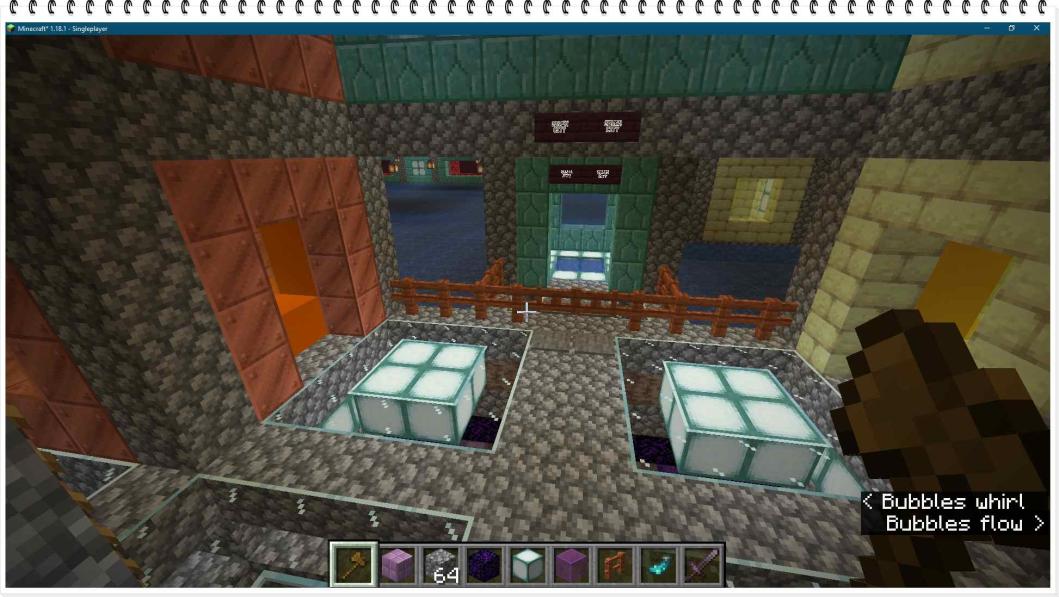
Task: Select the obsidian block hotbar slot
Action: click(484, 565)
